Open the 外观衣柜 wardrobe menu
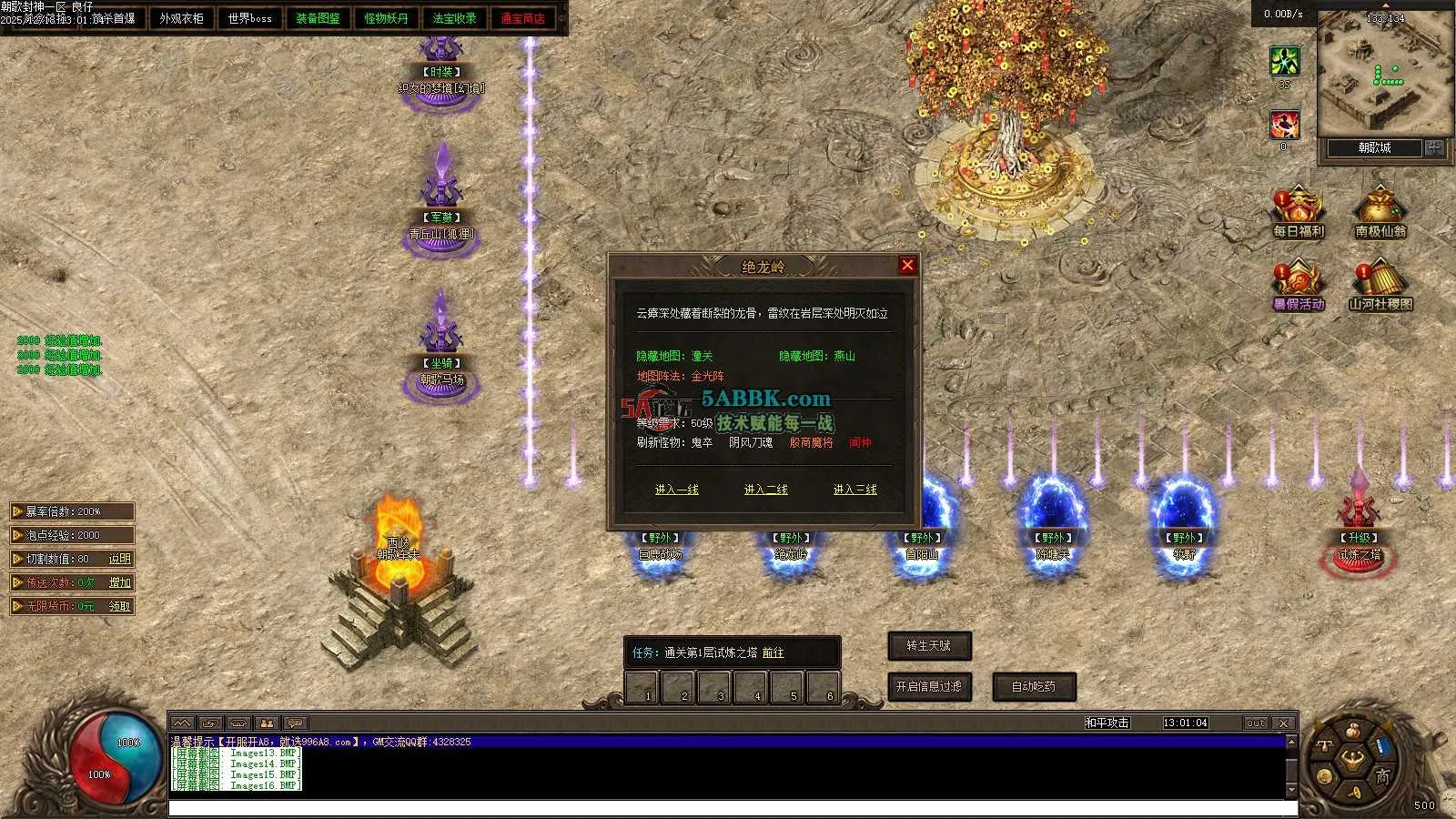 [x=182, y=18]
